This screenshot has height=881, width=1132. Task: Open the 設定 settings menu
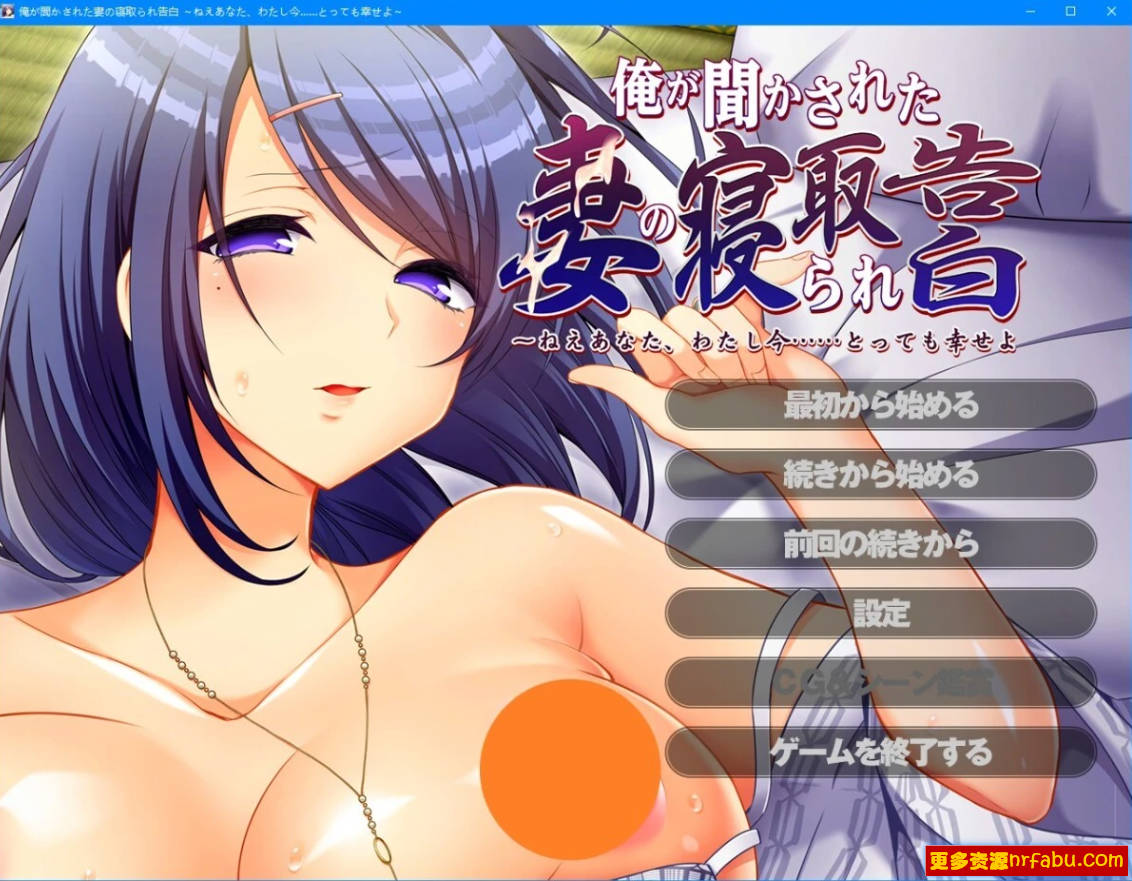point(881,613)
